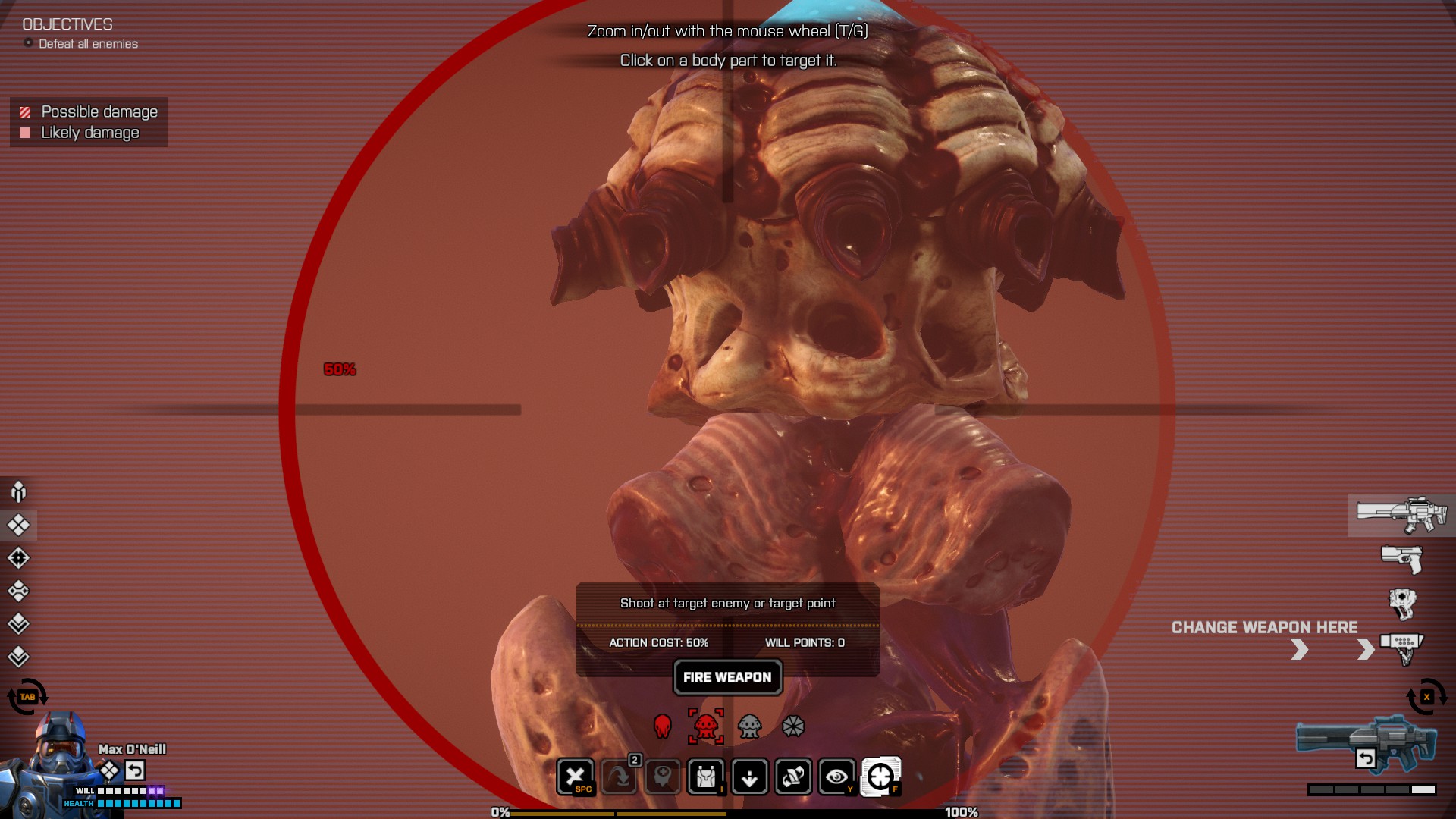Choose the crosshair-diamond squad member icon
Image resolution: width=1456 pixels, height=819 pixels.
(x=19, y=558)
